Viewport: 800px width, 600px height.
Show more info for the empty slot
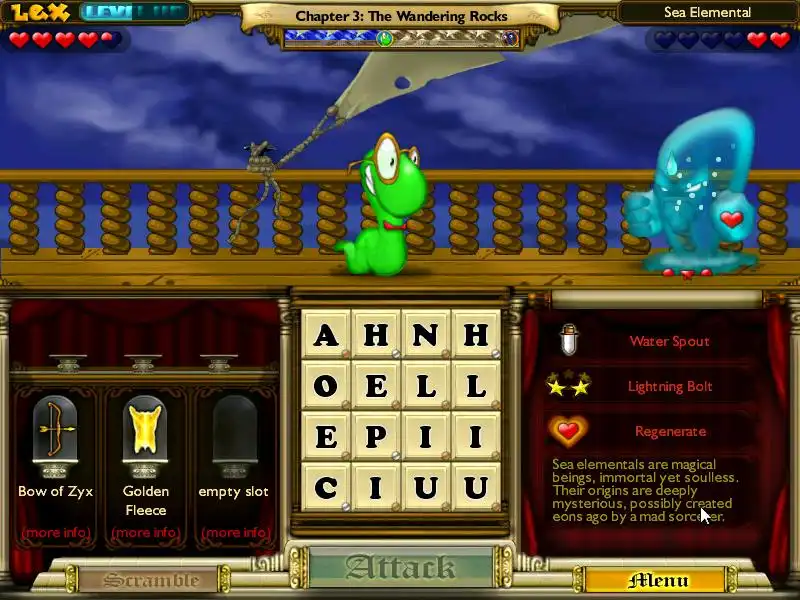(x=234, y=532)
